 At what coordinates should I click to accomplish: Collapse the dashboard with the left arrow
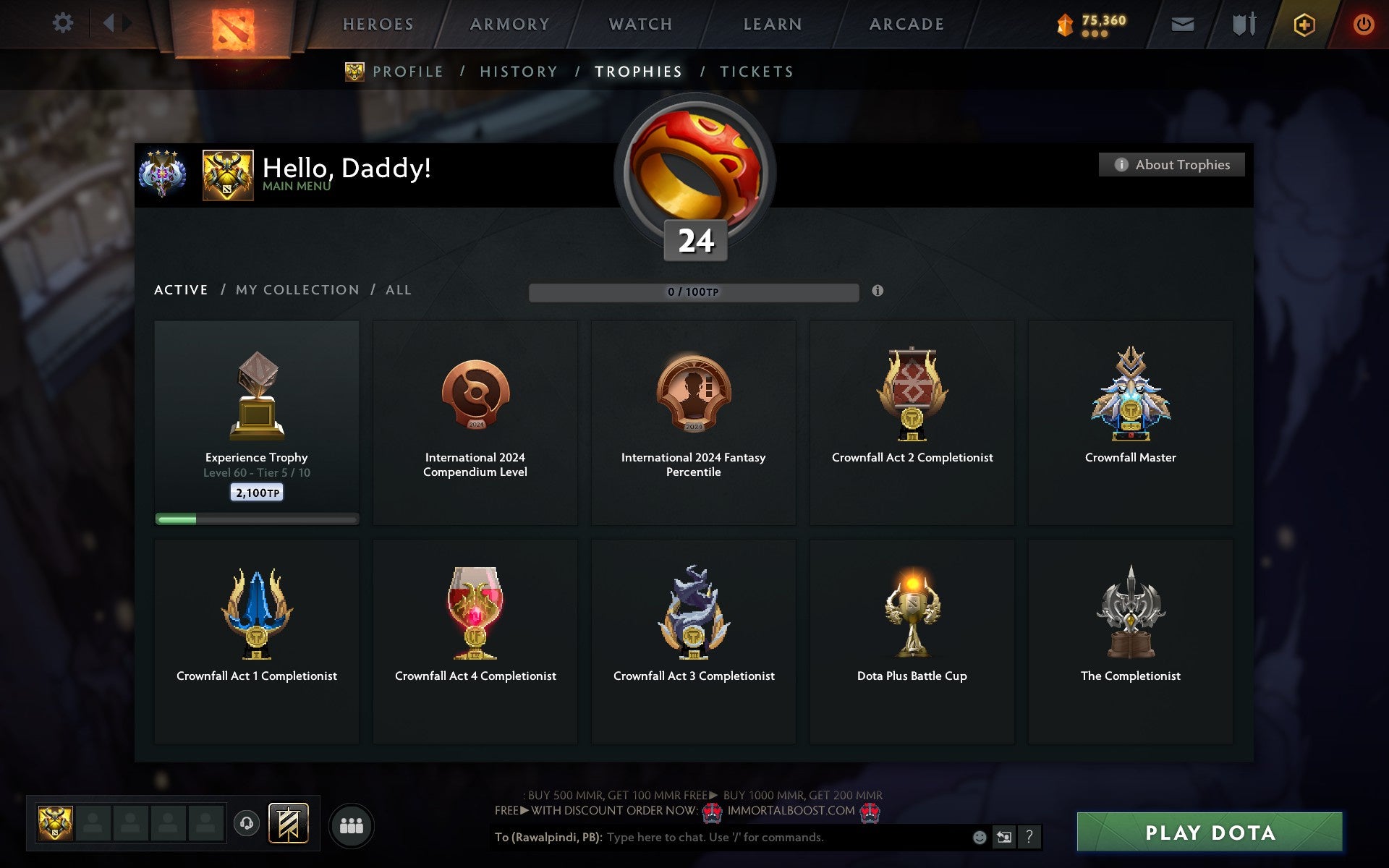point(109,22)
